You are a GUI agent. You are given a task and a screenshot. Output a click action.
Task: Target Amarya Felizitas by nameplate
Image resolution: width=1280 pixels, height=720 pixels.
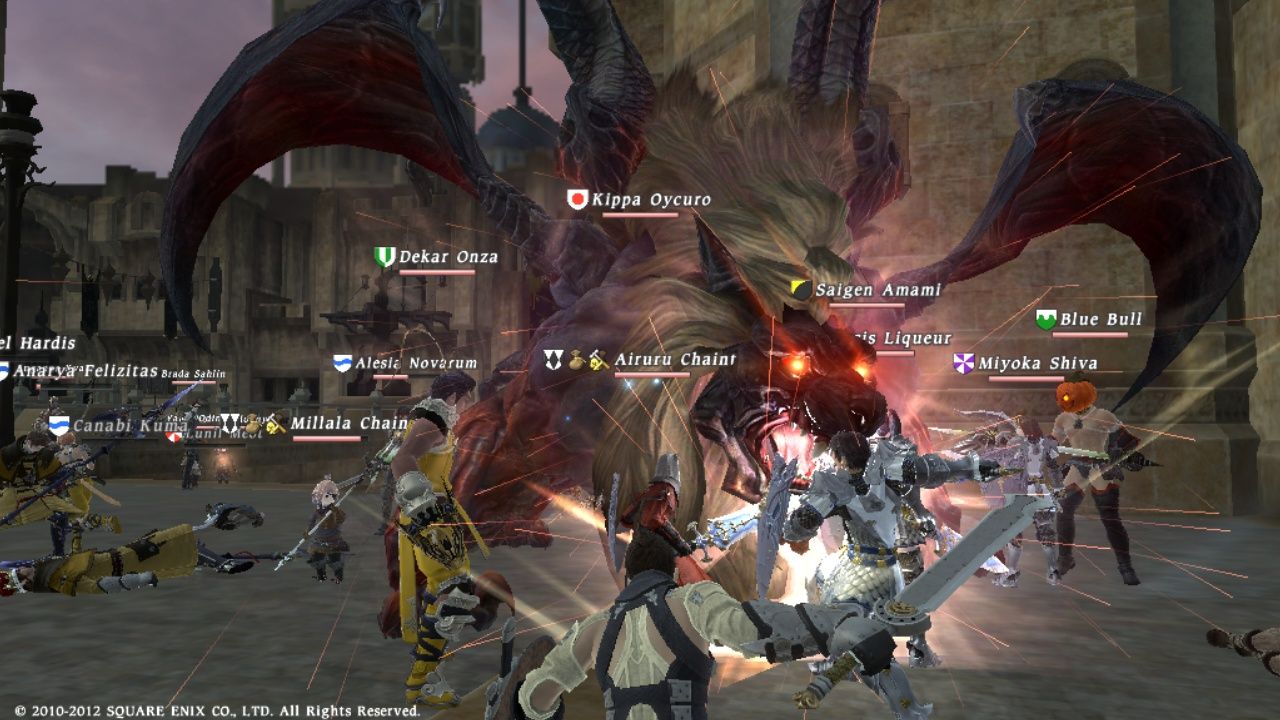click(x=85, y=371)
